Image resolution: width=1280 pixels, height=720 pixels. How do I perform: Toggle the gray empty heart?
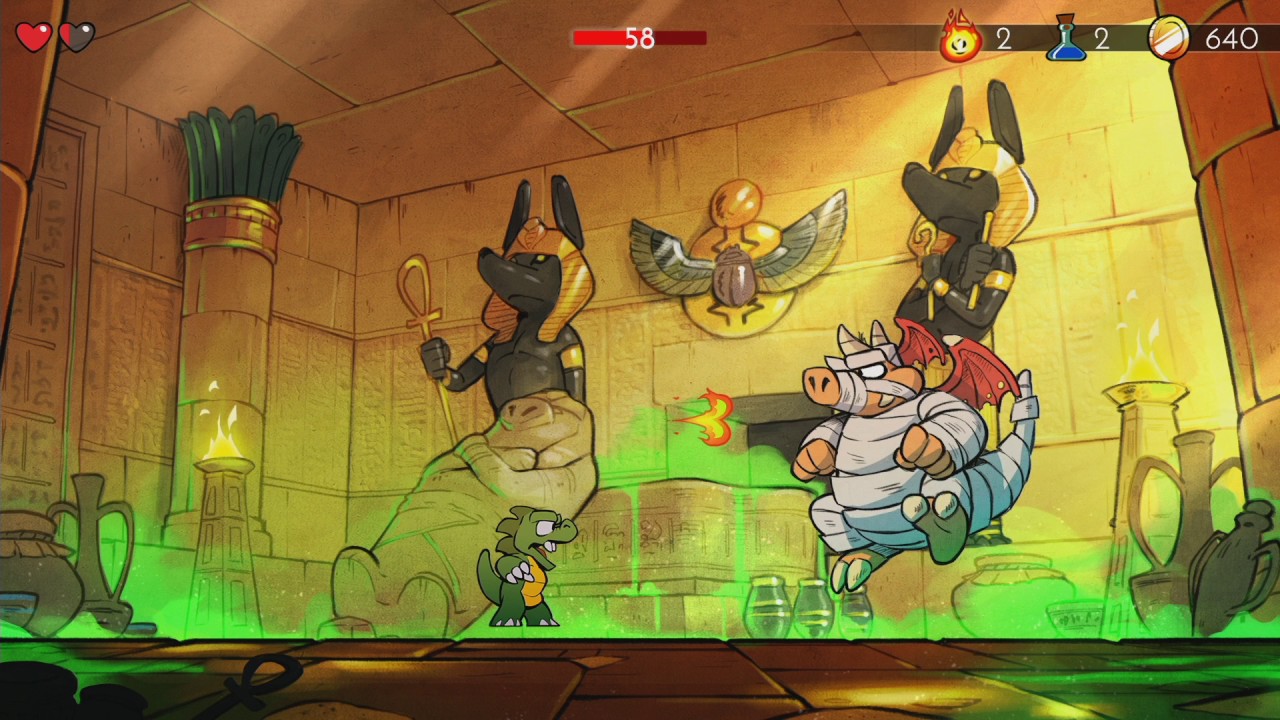tap(76, 36)
